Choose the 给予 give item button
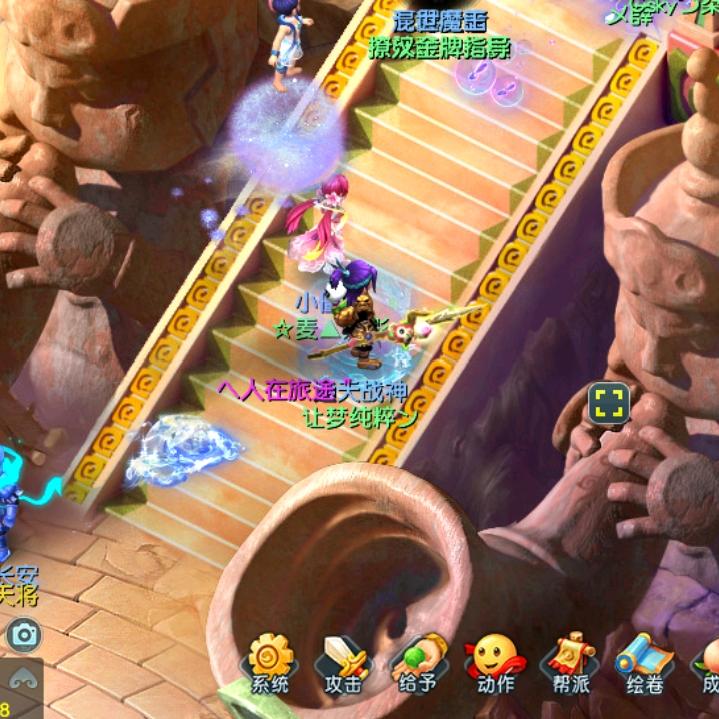This screenshot has height=719, width=719. [419, 663]
